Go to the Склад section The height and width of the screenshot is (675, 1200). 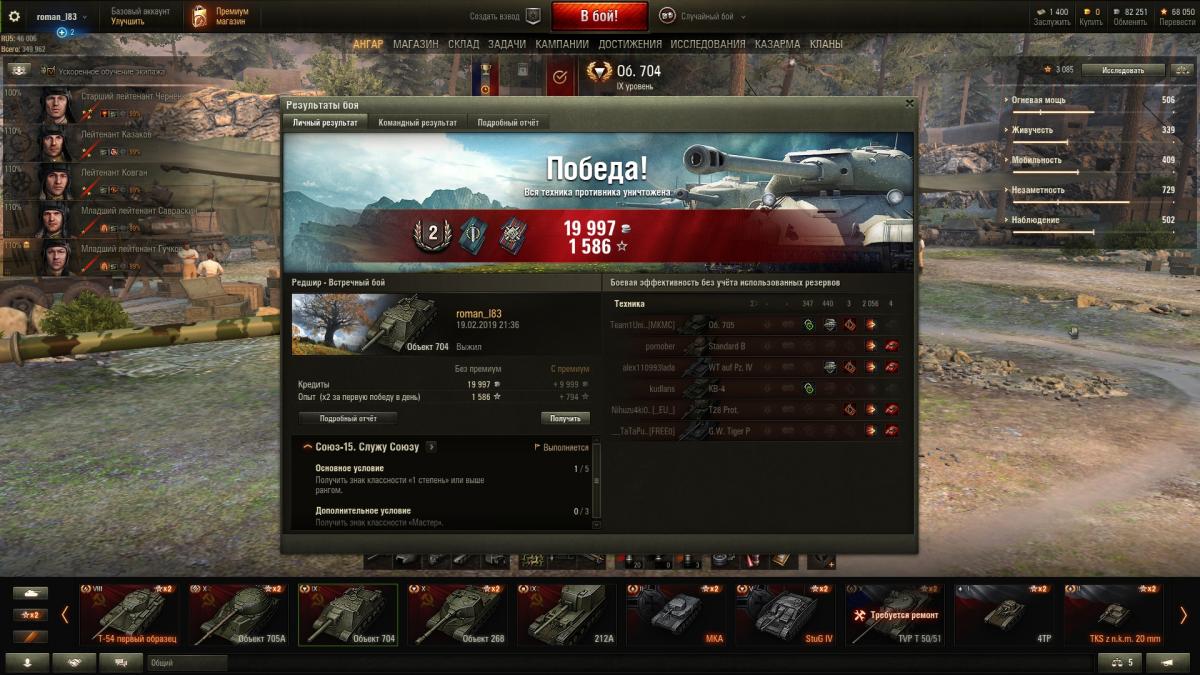[463, 44]
